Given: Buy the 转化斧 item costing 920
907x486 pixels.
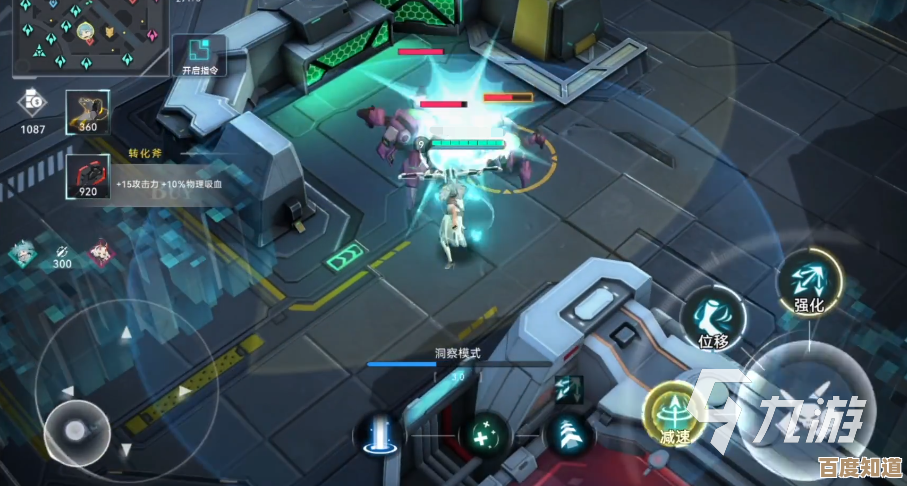Looking at the screenshot, I should coord(88,176).
